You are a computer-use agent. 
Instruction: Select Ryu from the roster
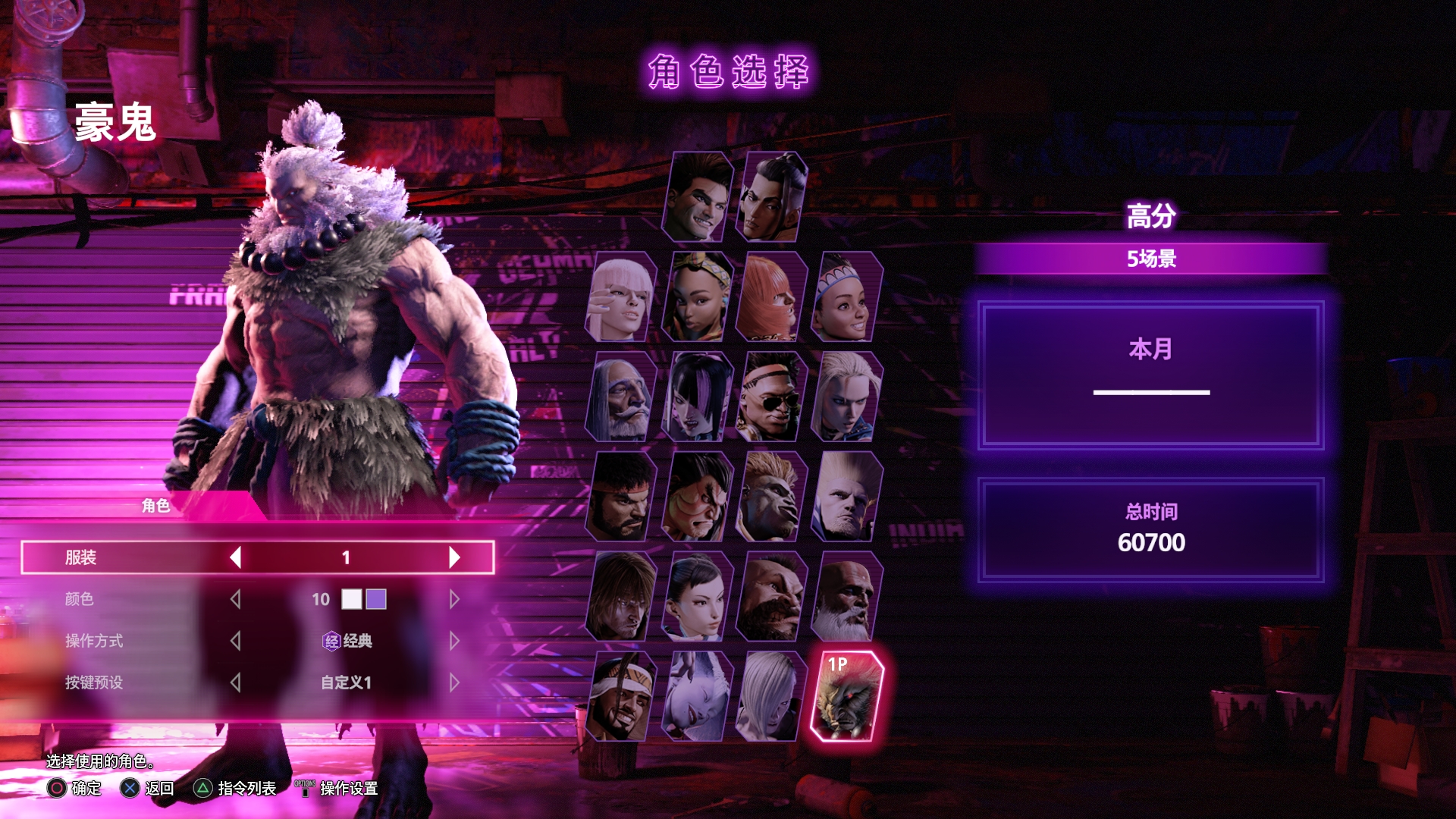(622, 497)
